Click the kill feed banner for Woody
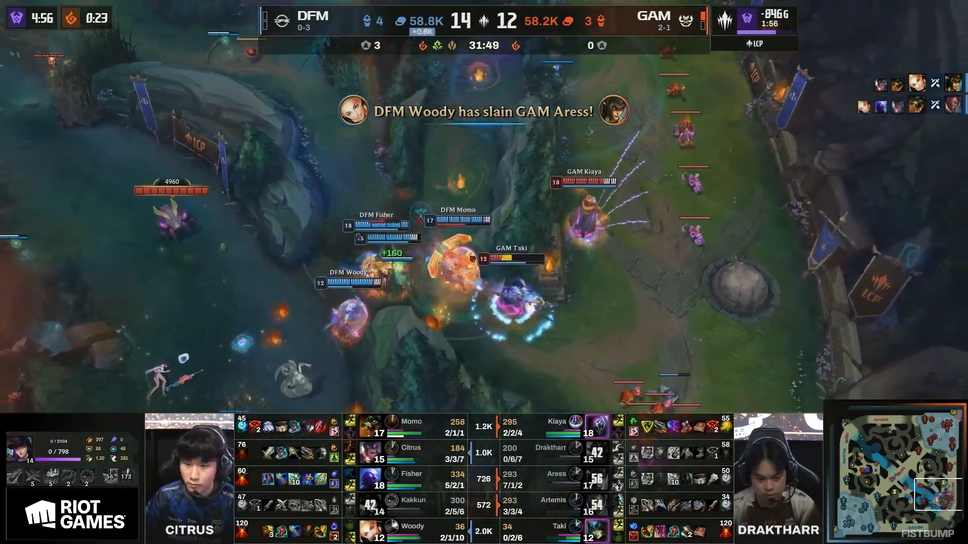This screenshot has width=968, height=544. (x=484, y=111)
